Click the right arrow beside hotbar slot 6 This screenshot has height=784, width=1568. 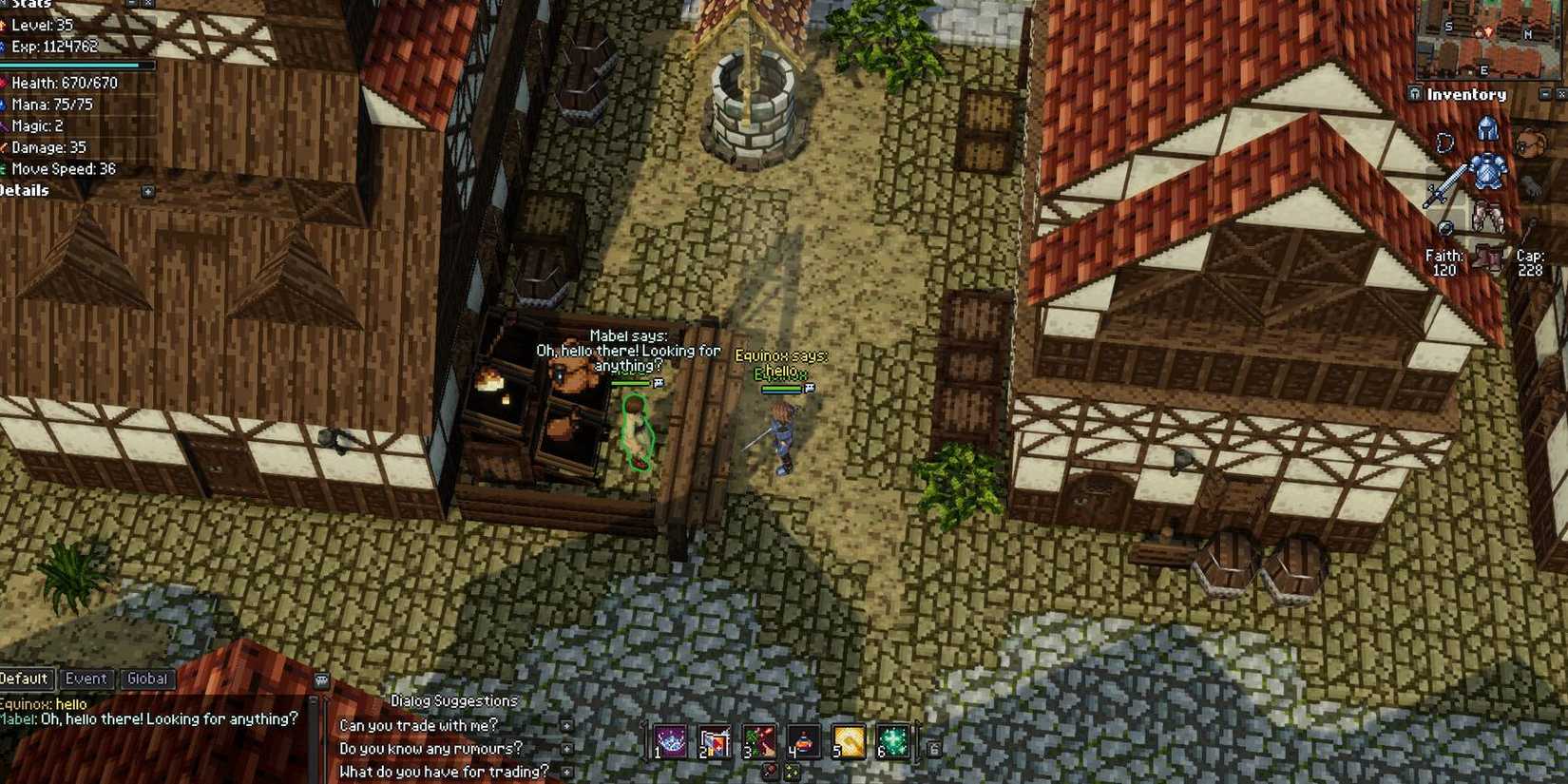[x=934, y=747]
